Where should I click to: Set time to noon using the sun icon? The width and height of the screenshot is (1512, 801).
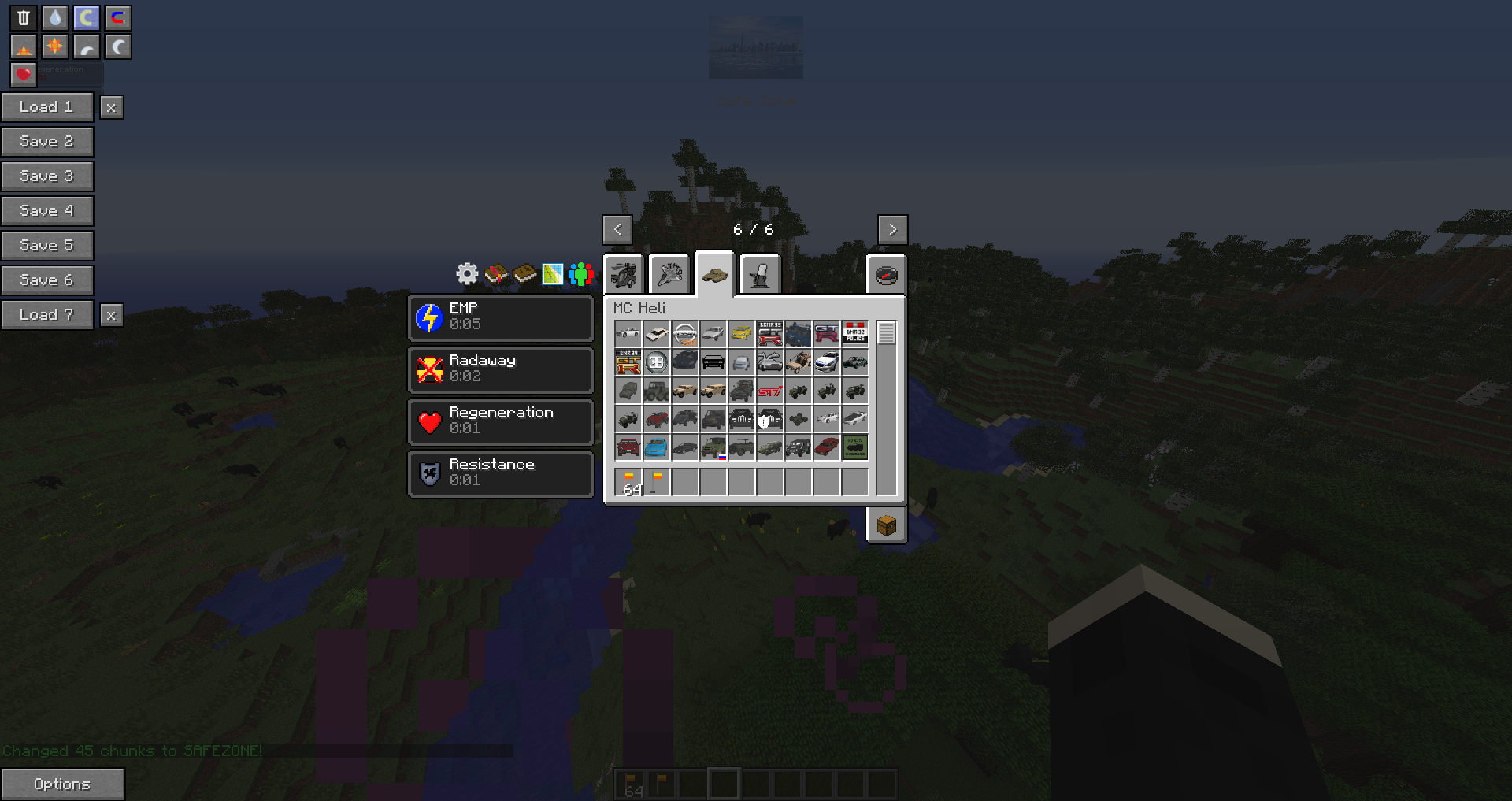[x=54, y=46]
